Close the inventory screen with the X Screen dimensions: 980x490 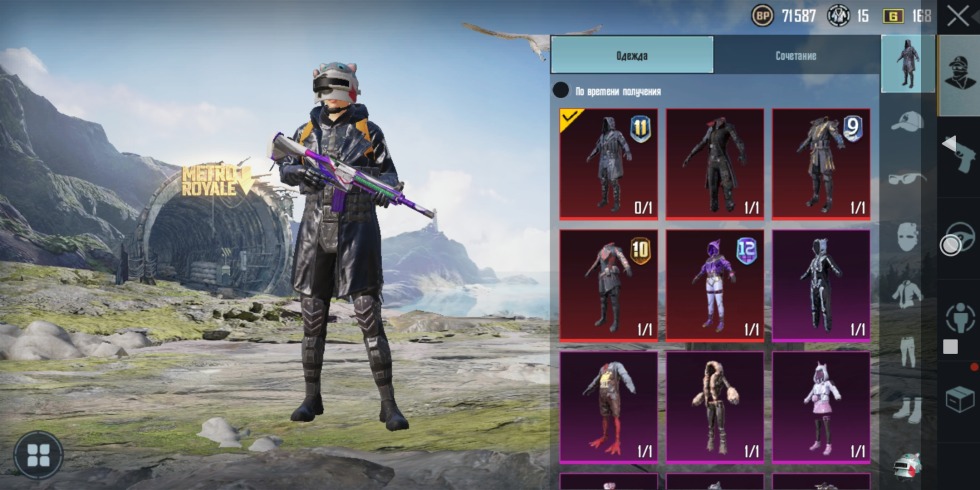(x=957, y=16)
